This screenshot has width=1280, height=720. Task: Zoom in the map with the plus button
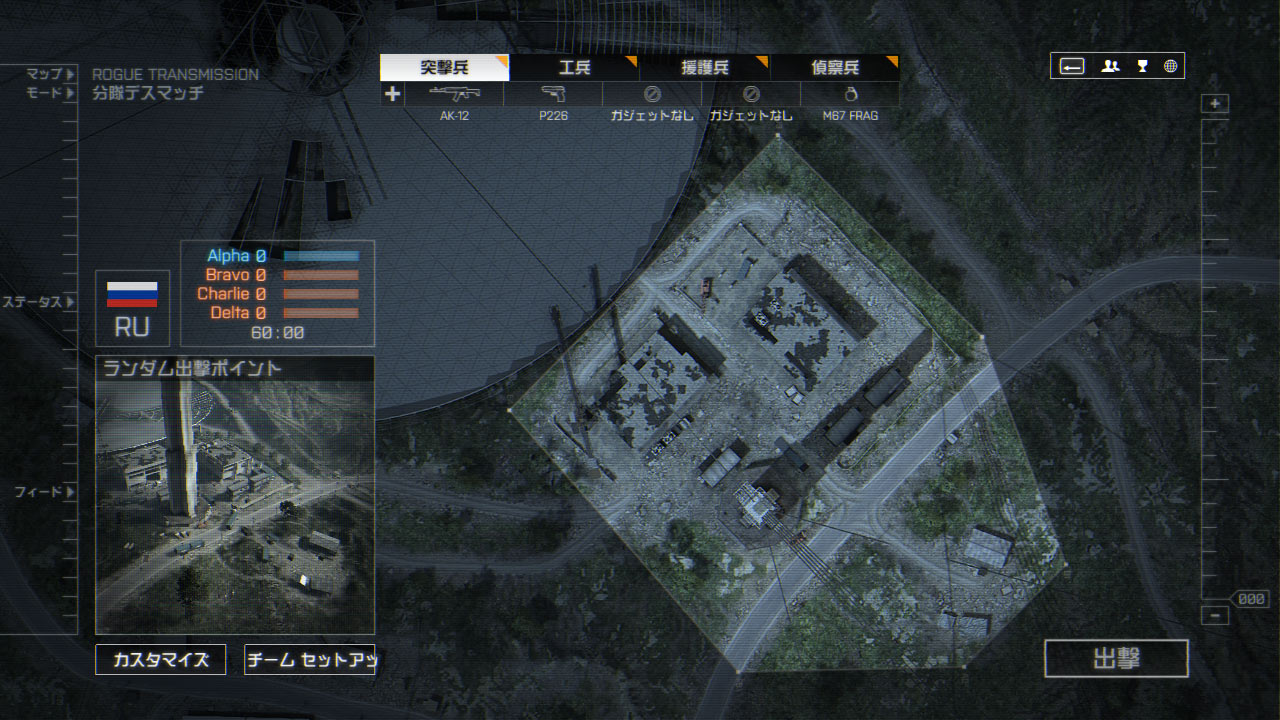click(x=1215, y=104)
